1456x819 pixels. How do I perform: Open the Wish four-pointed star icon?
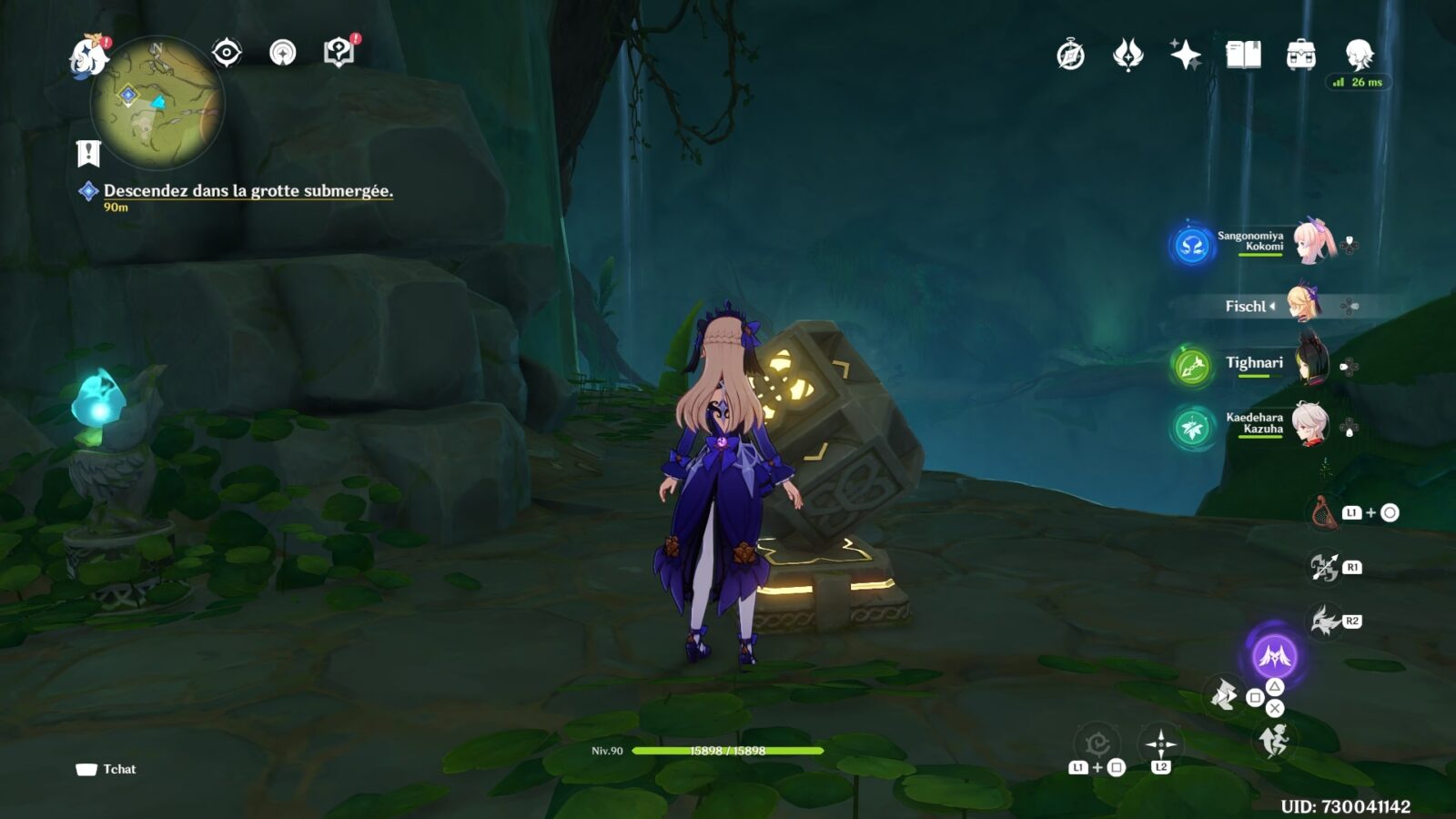pos(1185,56)
